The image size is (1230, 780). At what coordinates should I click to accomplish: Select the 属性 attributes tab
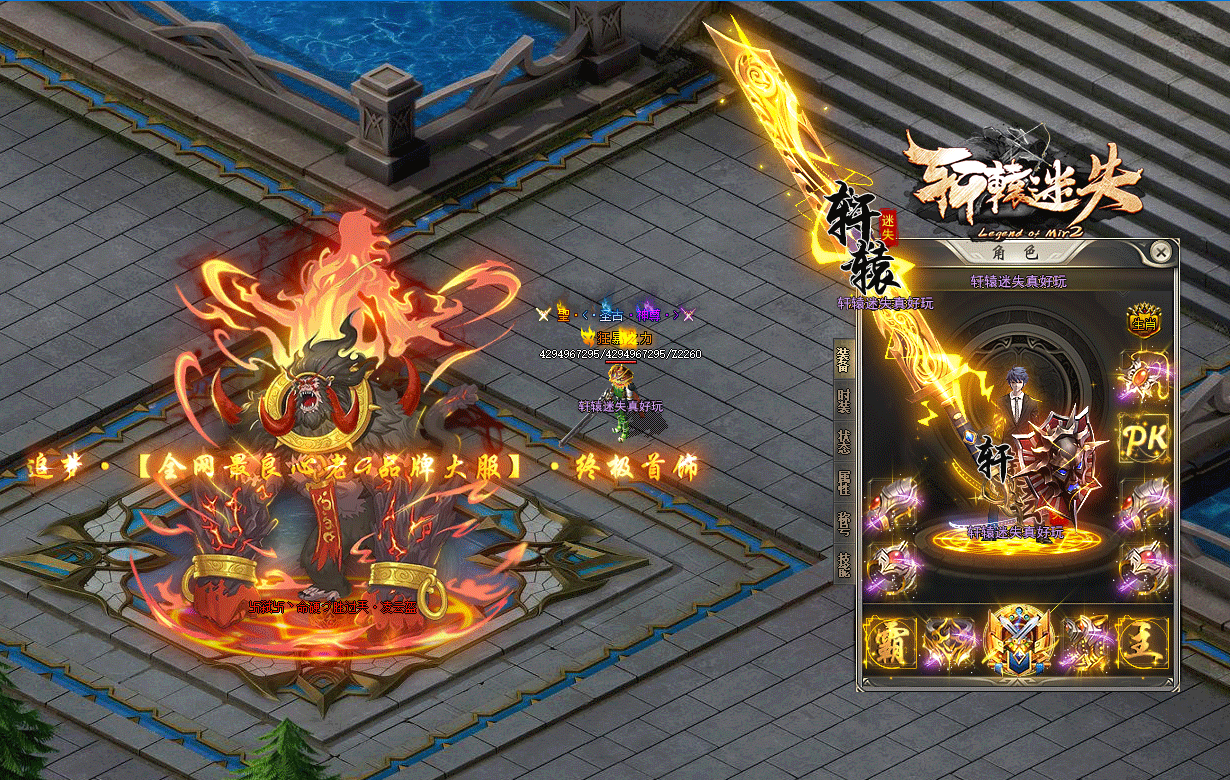(x=843, y=482)
